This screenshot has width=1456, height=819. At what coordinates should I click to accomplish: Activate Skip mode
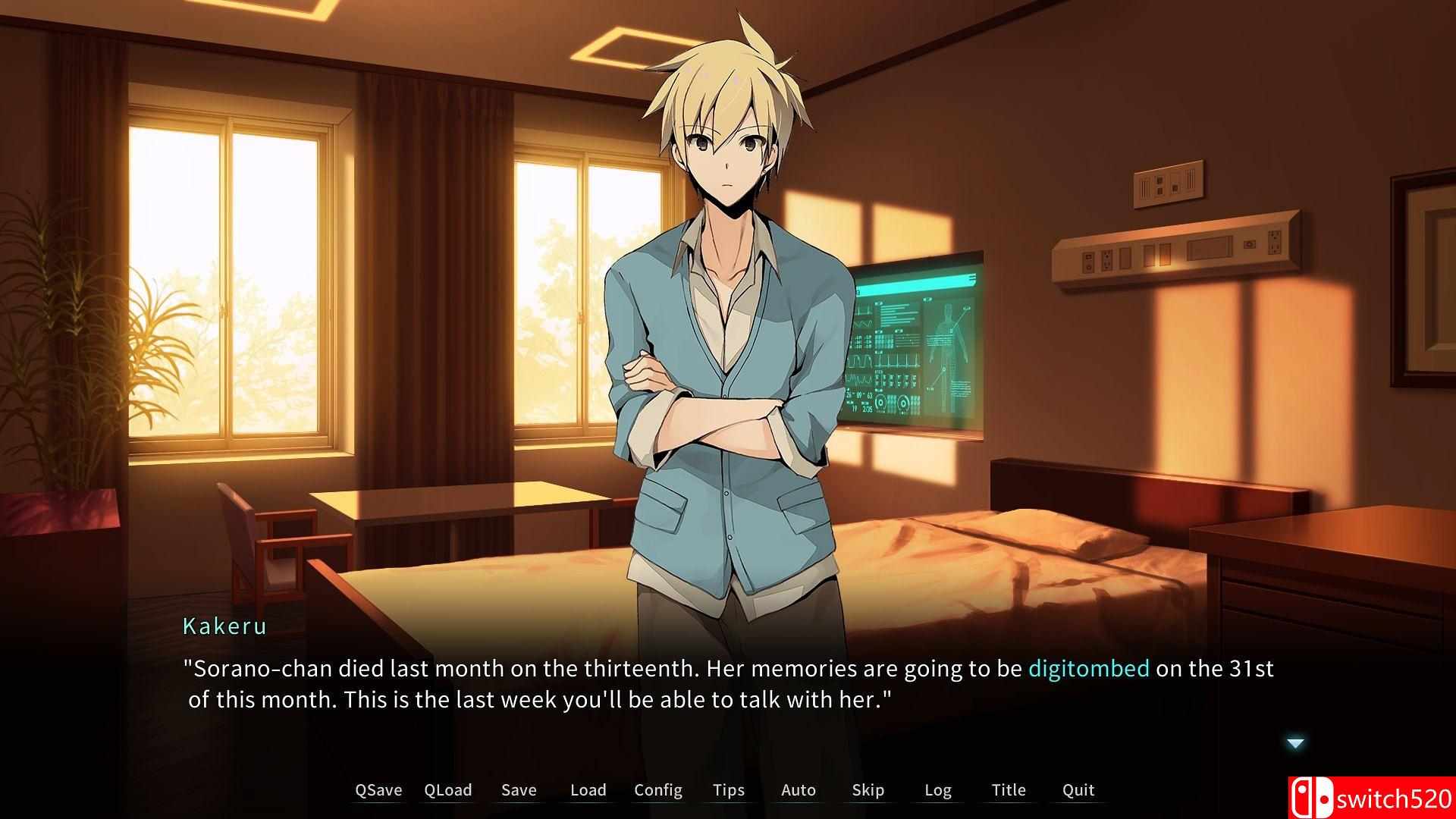coord(868,790)
